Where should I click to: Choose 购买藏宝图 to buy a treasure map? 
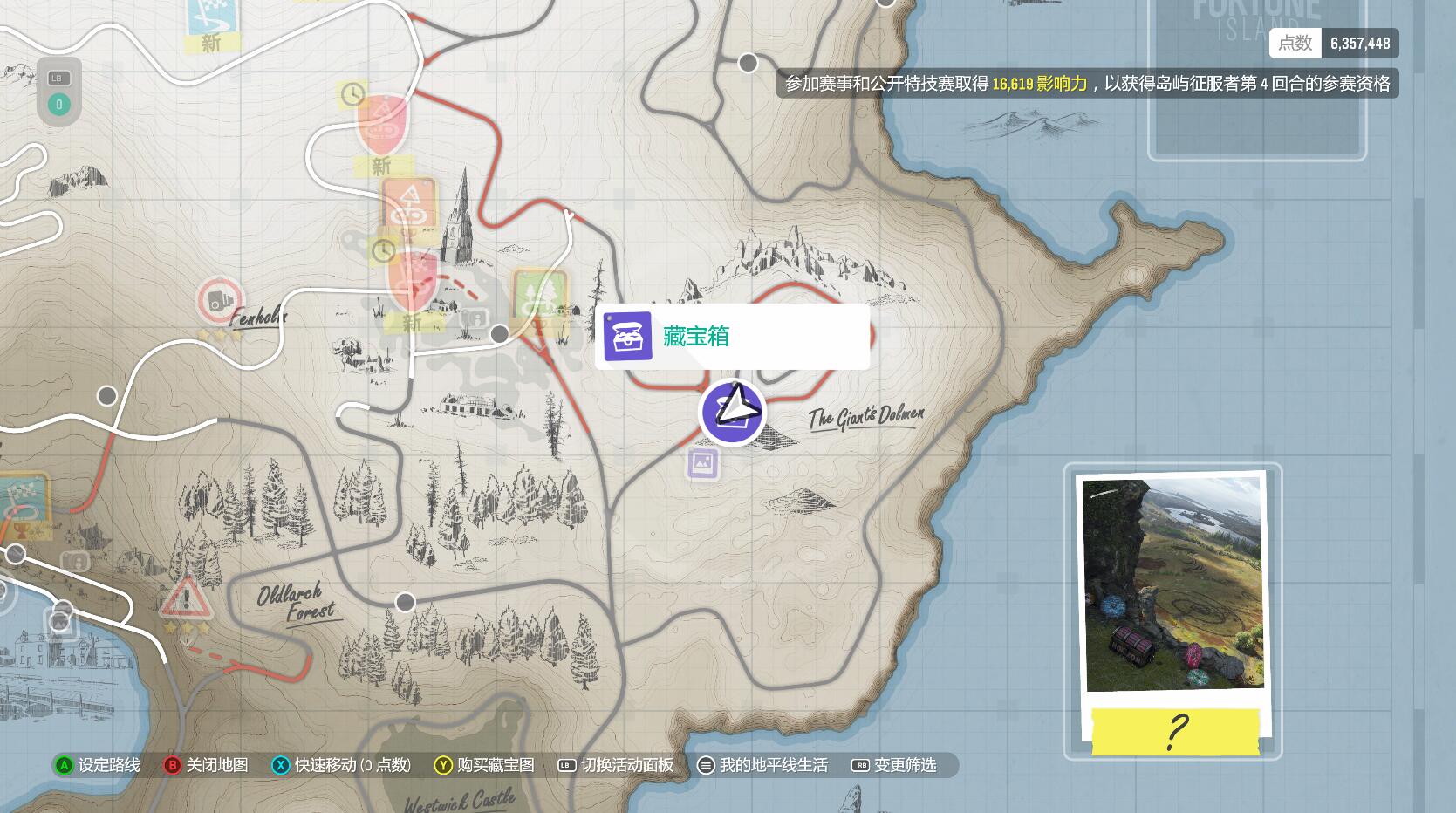coord(493,765)
